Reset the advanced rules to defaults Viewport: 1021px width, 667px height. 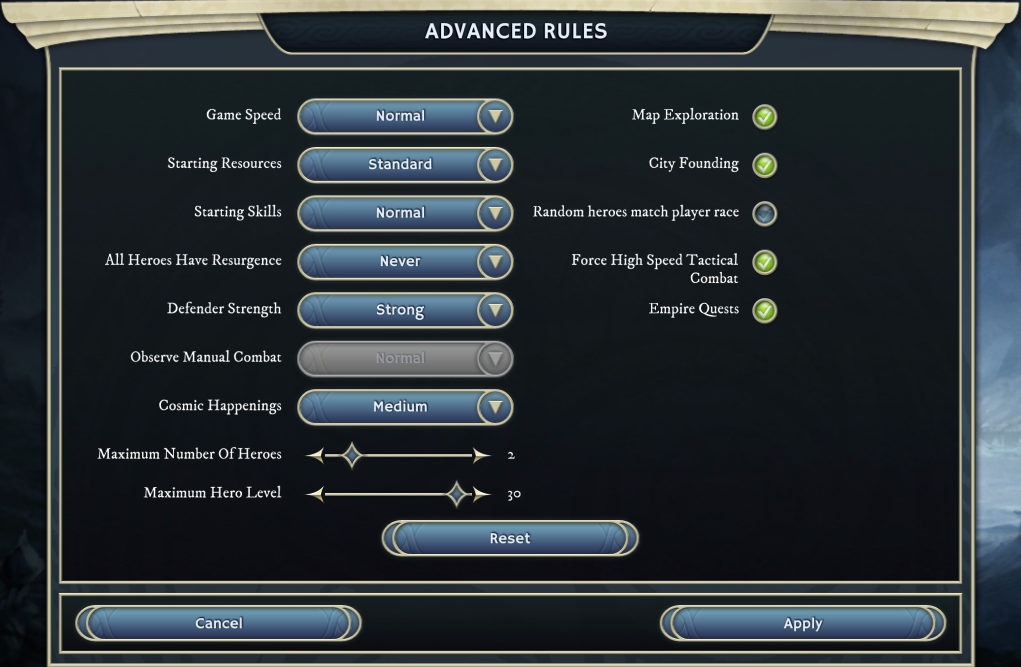click(510, 538)
